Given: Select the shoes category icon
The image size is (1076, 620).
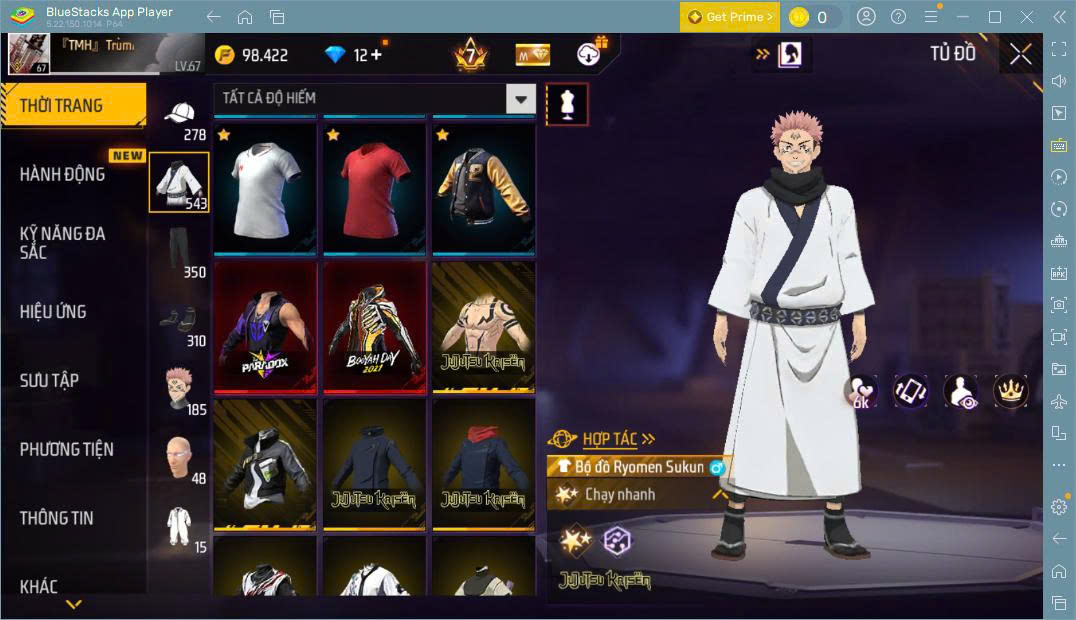Looking at the screenshot, I should [x=178, y=319].
